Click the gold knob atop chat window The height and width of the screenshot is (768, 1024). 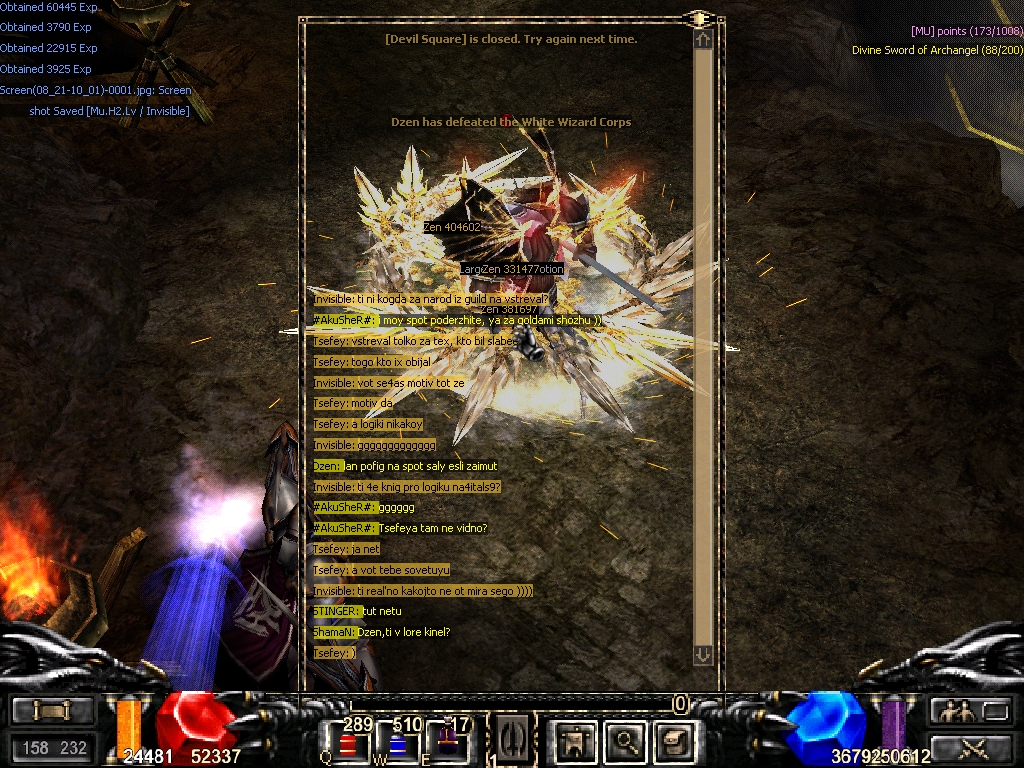(698, 18)
